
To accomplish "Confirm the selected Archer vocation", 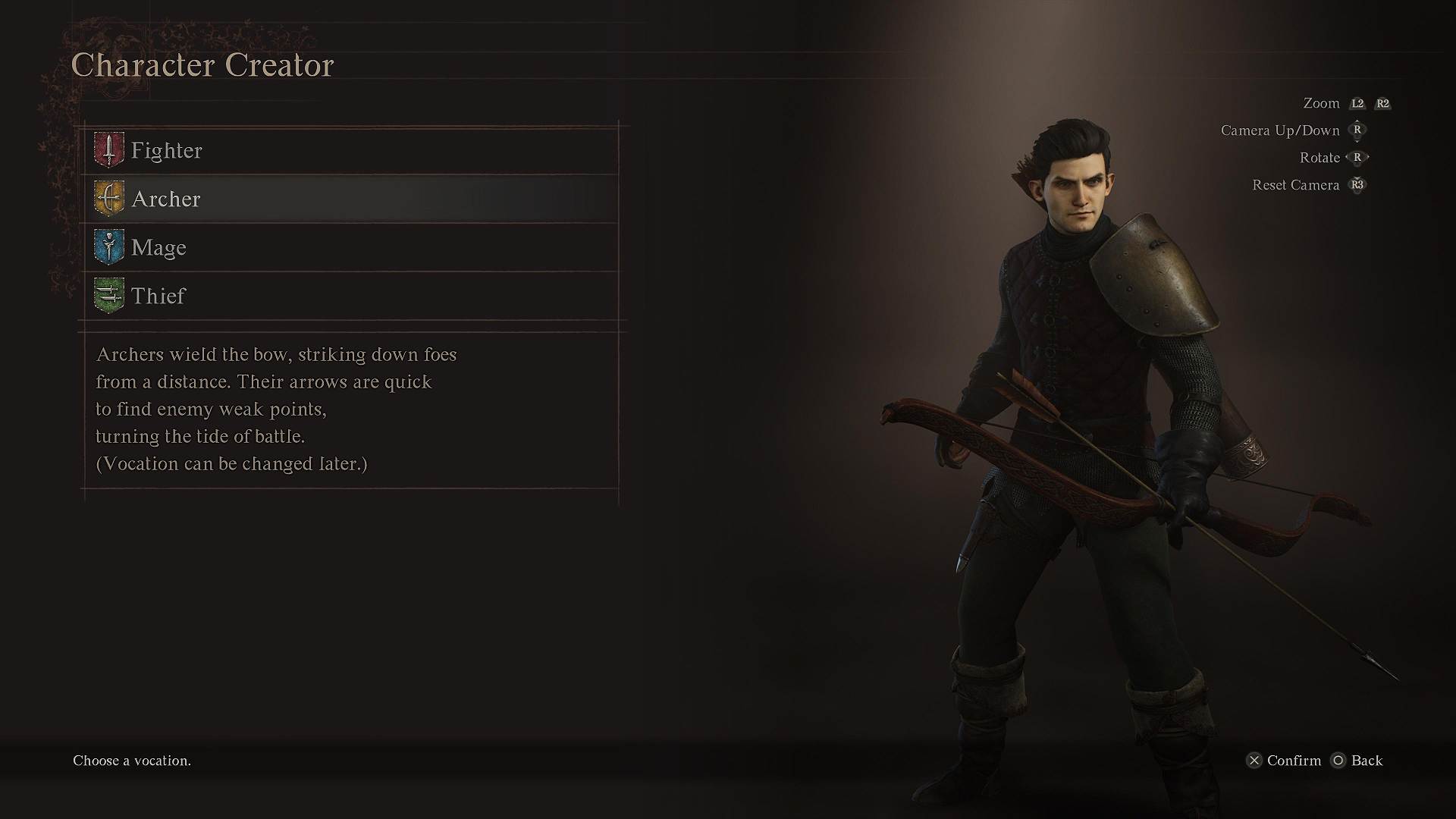I will coord(1289,761).
